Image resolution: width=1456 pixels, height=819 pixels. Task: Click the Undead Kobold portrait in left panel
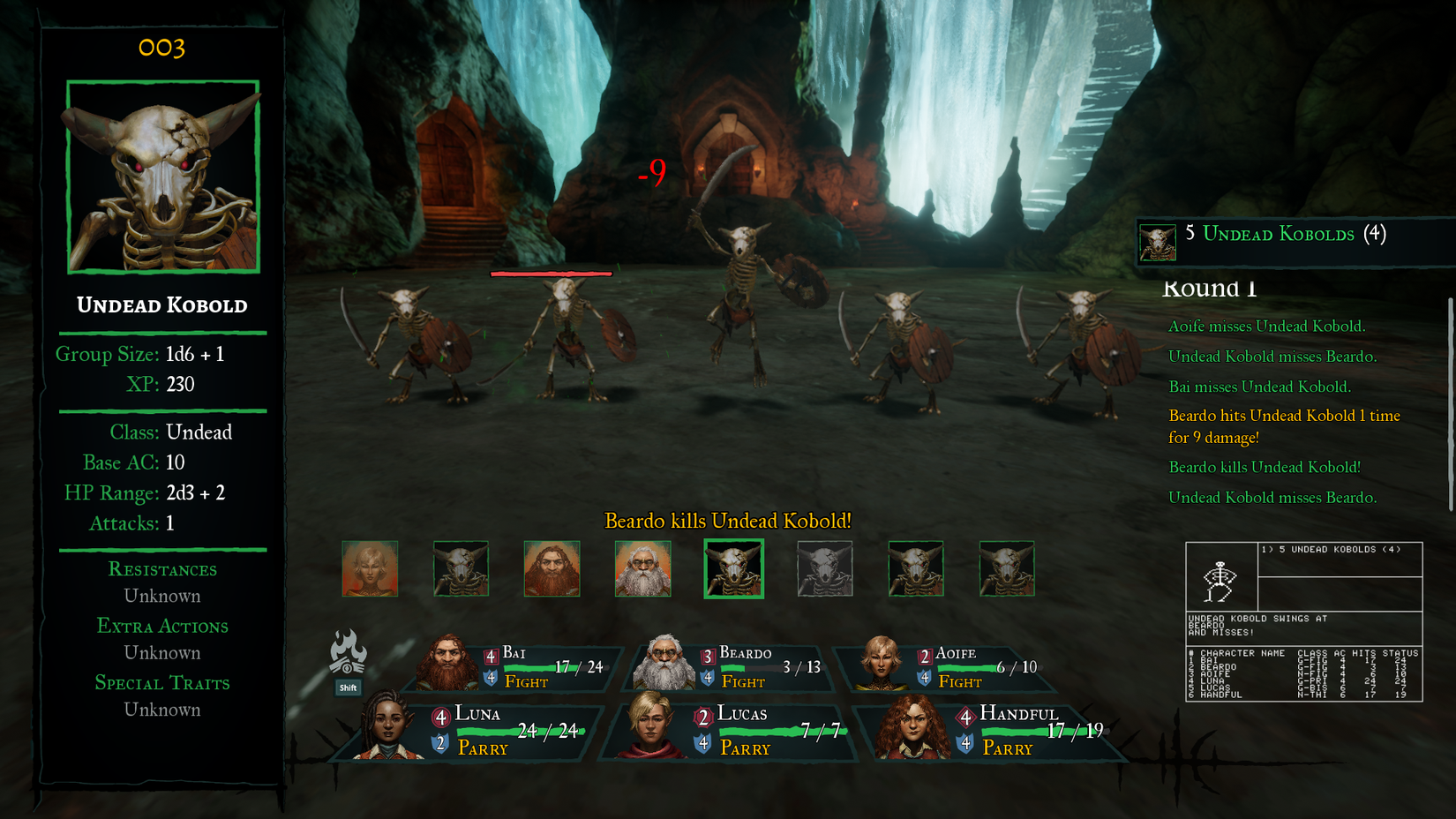click(162, 177)
